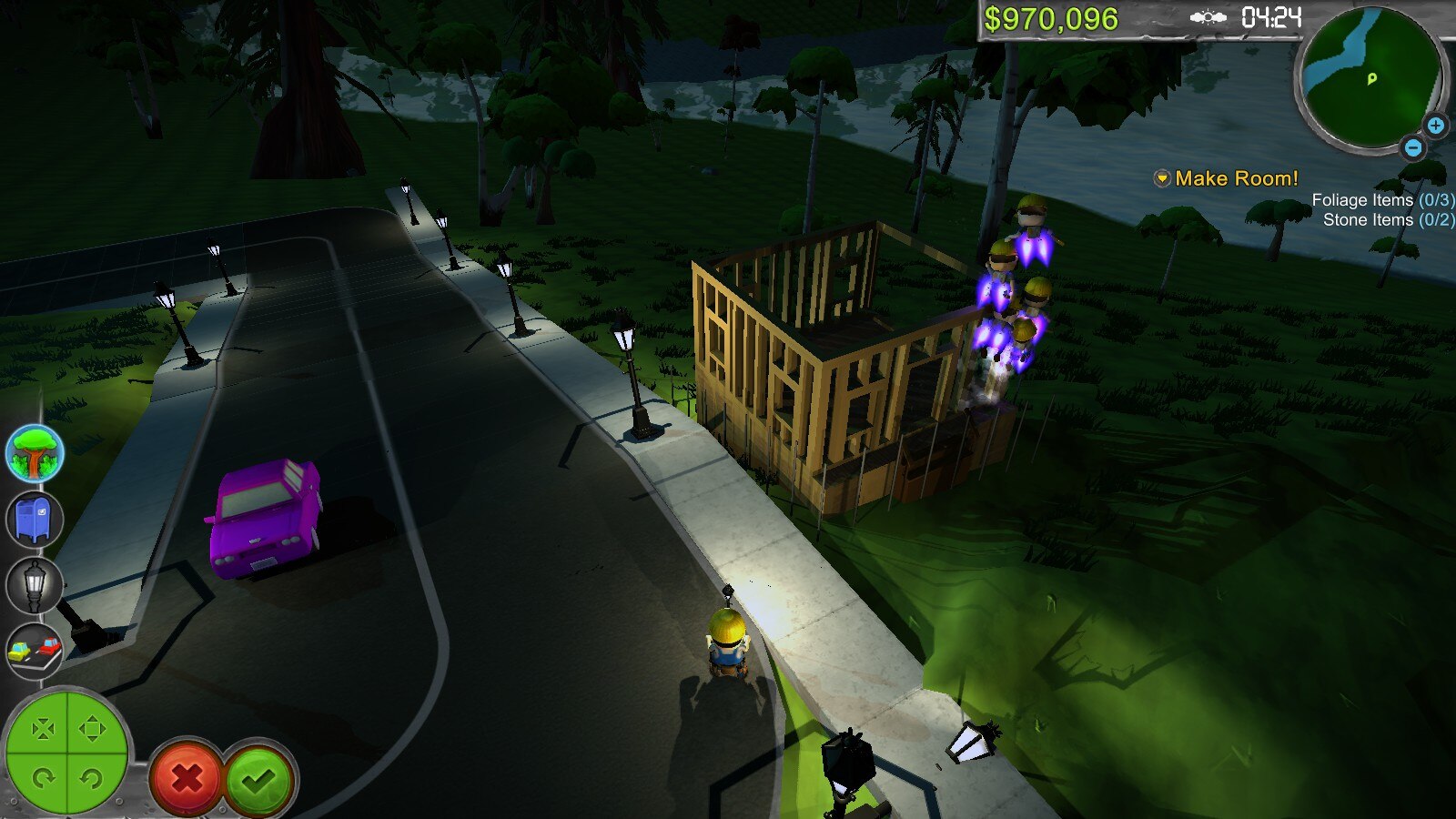Confirm placement with the green checkmark
The width and height of the screenshot is (1456, 819).
[259, 778]
